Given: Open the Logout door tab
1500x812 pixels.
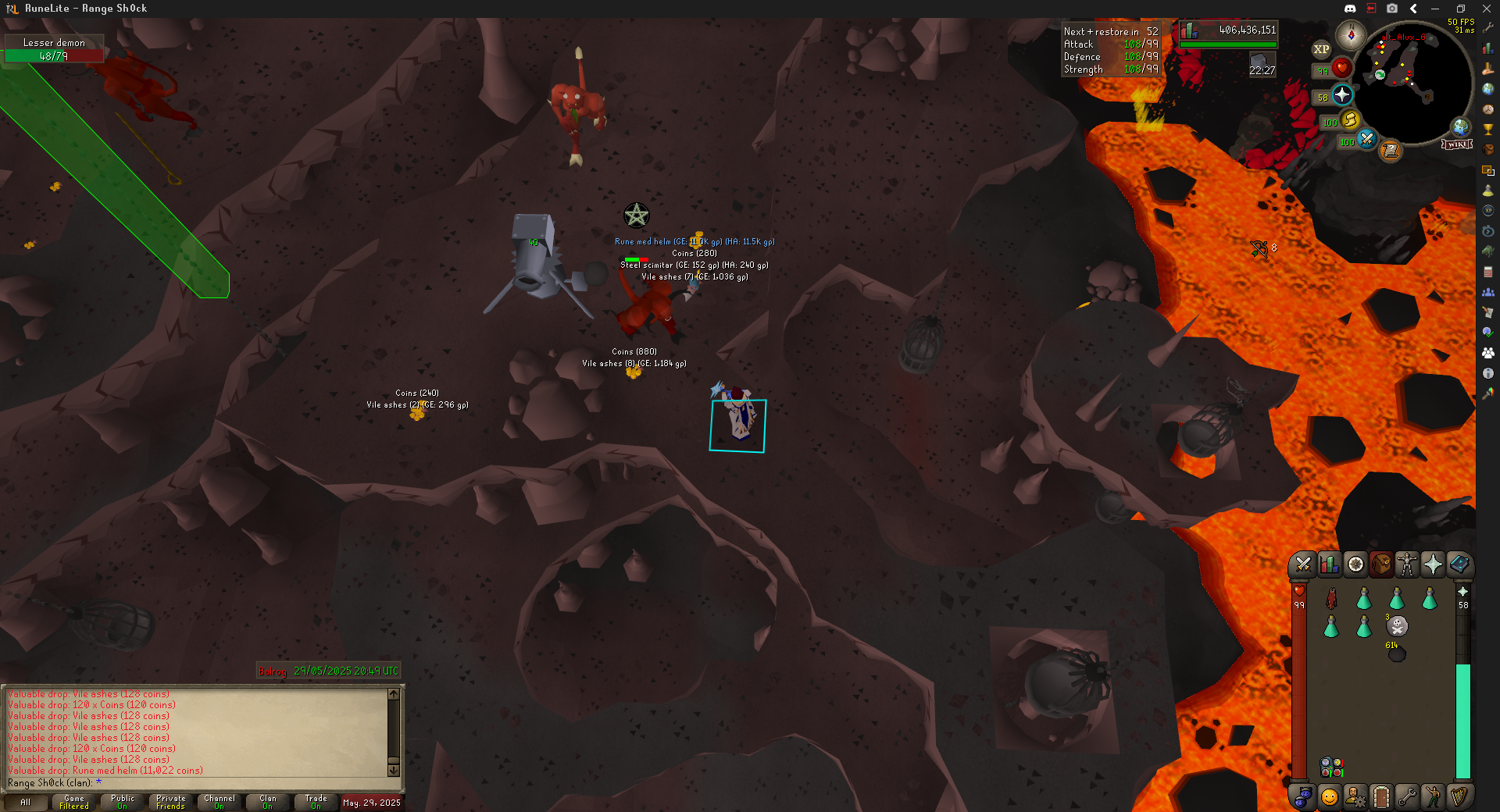Looking at the screenshot, I should (1381, 796).
